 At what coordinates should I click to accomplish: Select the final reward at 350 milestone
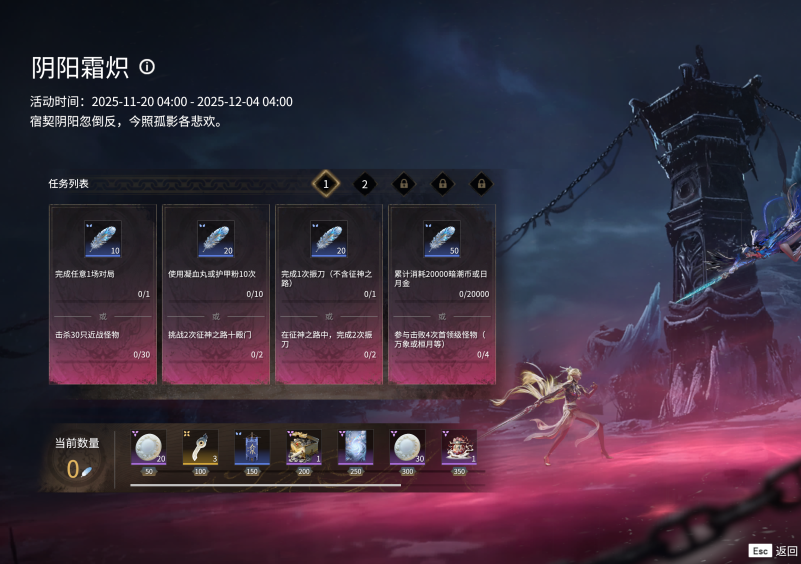[459, 447]
